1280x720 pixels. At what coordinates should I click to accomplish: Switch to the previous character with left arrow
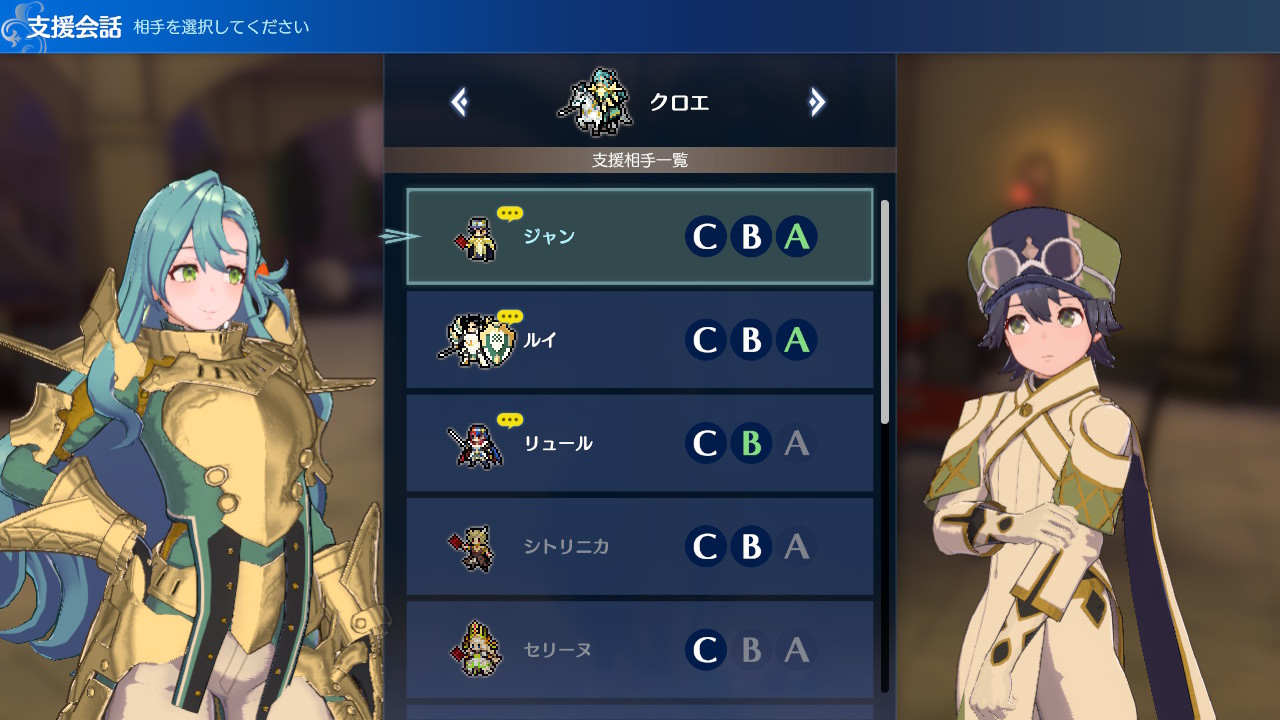(459, 101)
